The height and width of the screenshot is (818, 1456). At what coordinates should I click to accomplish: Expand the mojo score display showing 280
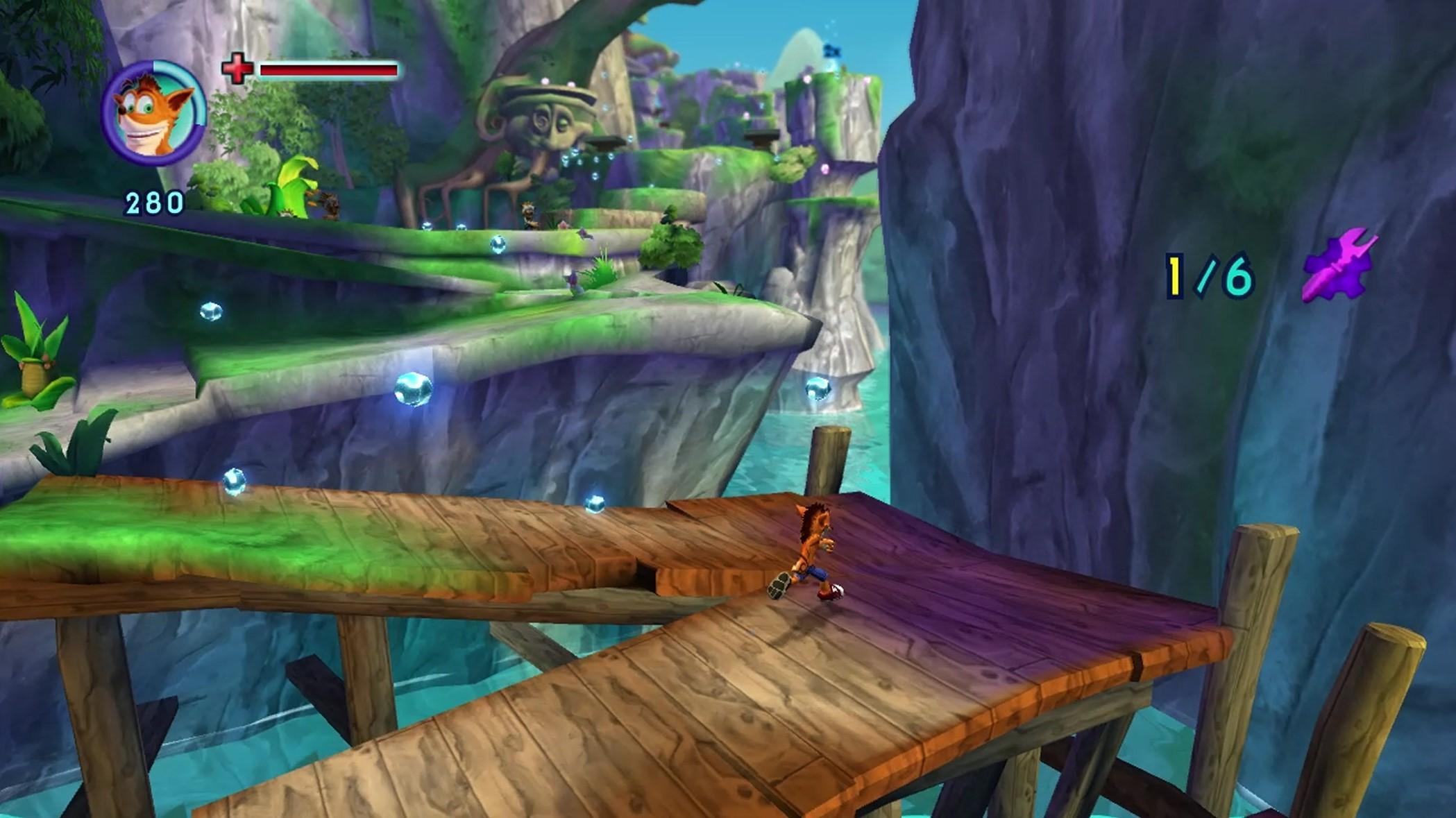coord(154,202)
